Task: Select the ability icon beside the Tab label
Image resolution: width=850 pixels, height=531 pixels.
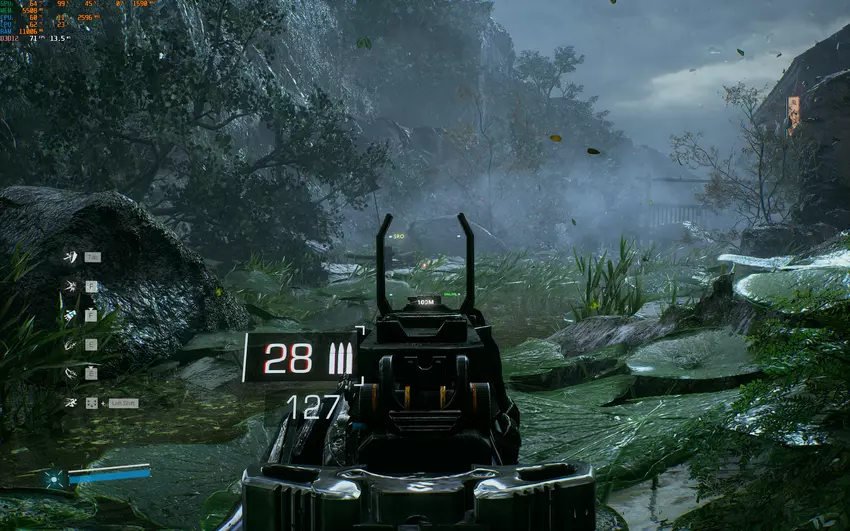Action: 70,257
